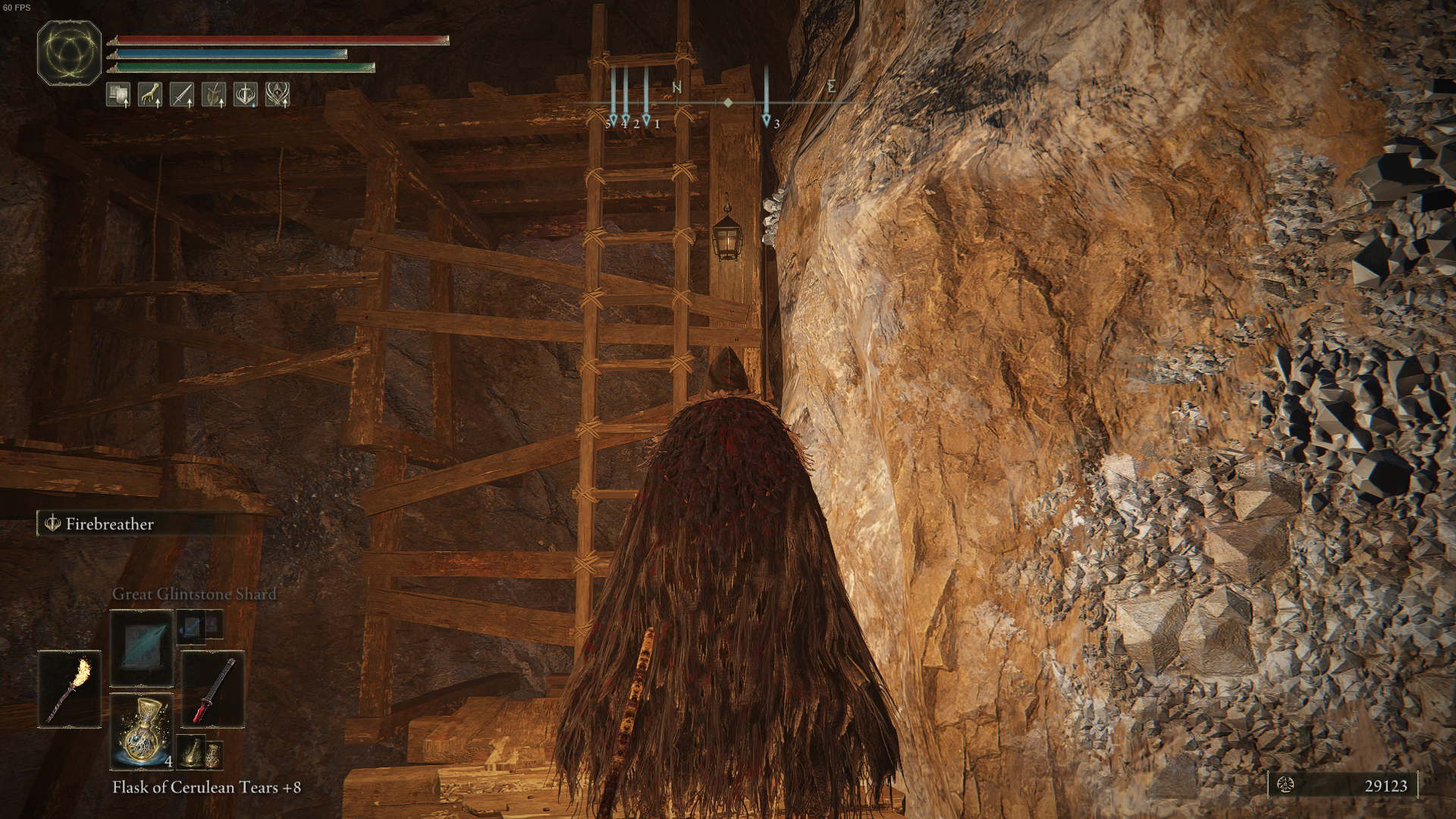Click the red health bar
Screen dimensions: 1456x819
click(x=281, y=40)
